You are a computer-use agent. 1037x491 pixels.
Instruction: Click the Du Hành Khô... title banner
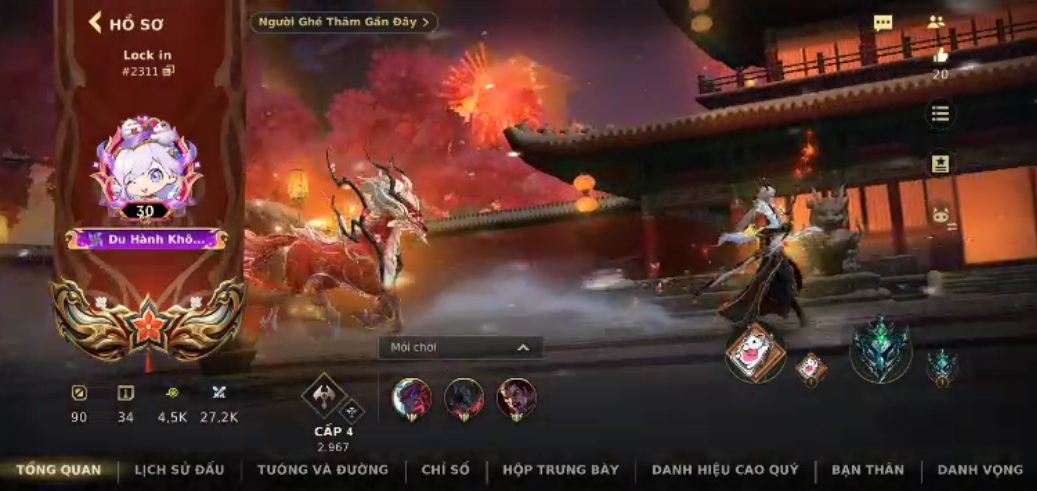coord(147,239)
